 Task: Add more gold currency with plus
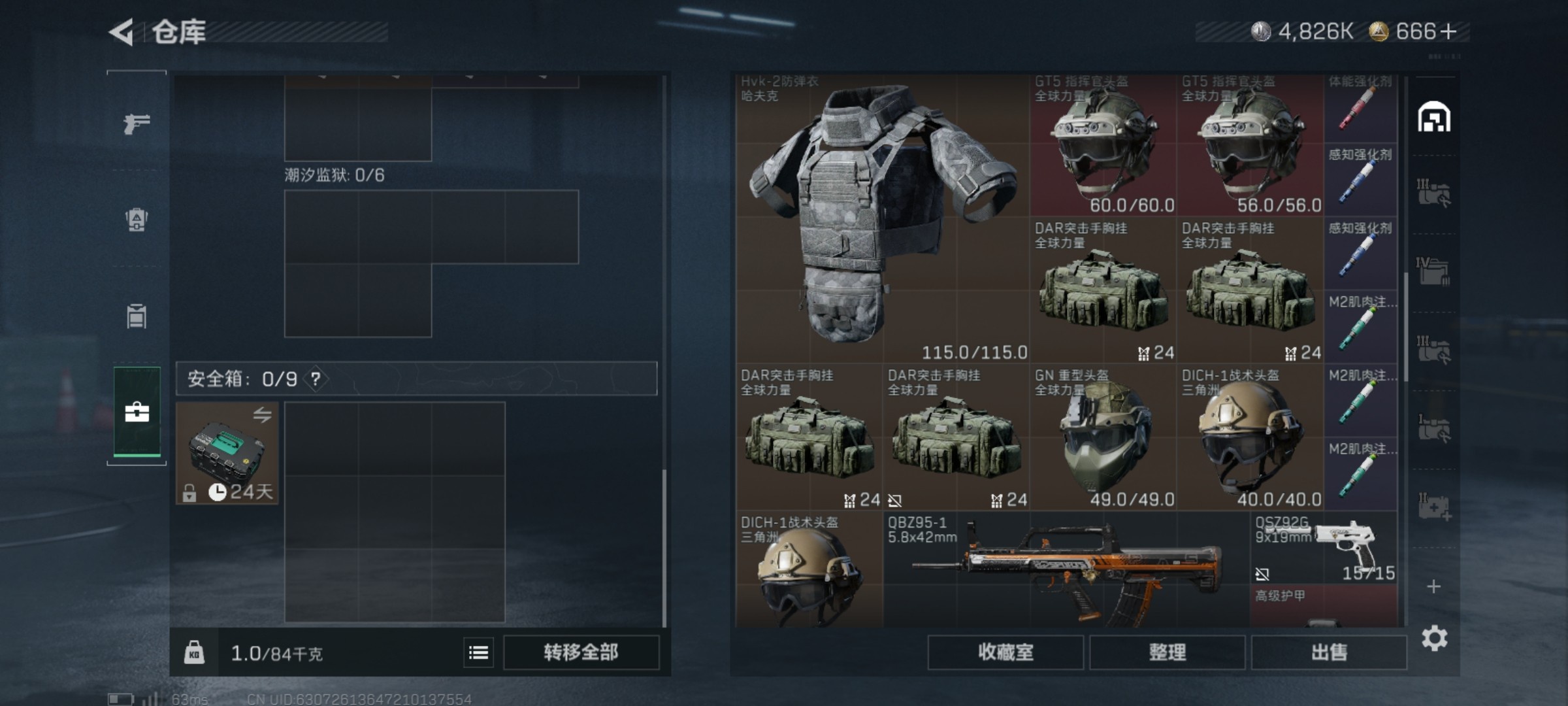pyautogui.click(x=1448, y=31)
